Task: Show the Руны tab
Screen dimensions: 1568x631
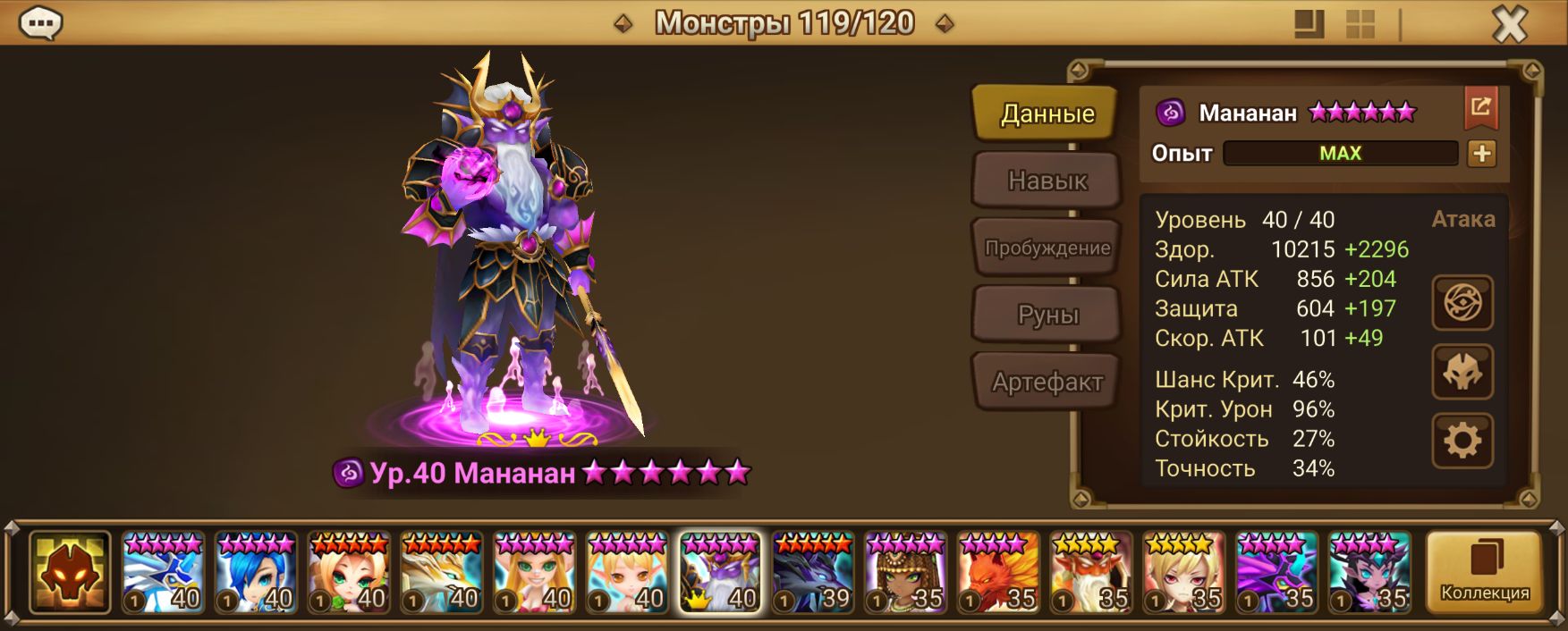Action: point(1047,315)
